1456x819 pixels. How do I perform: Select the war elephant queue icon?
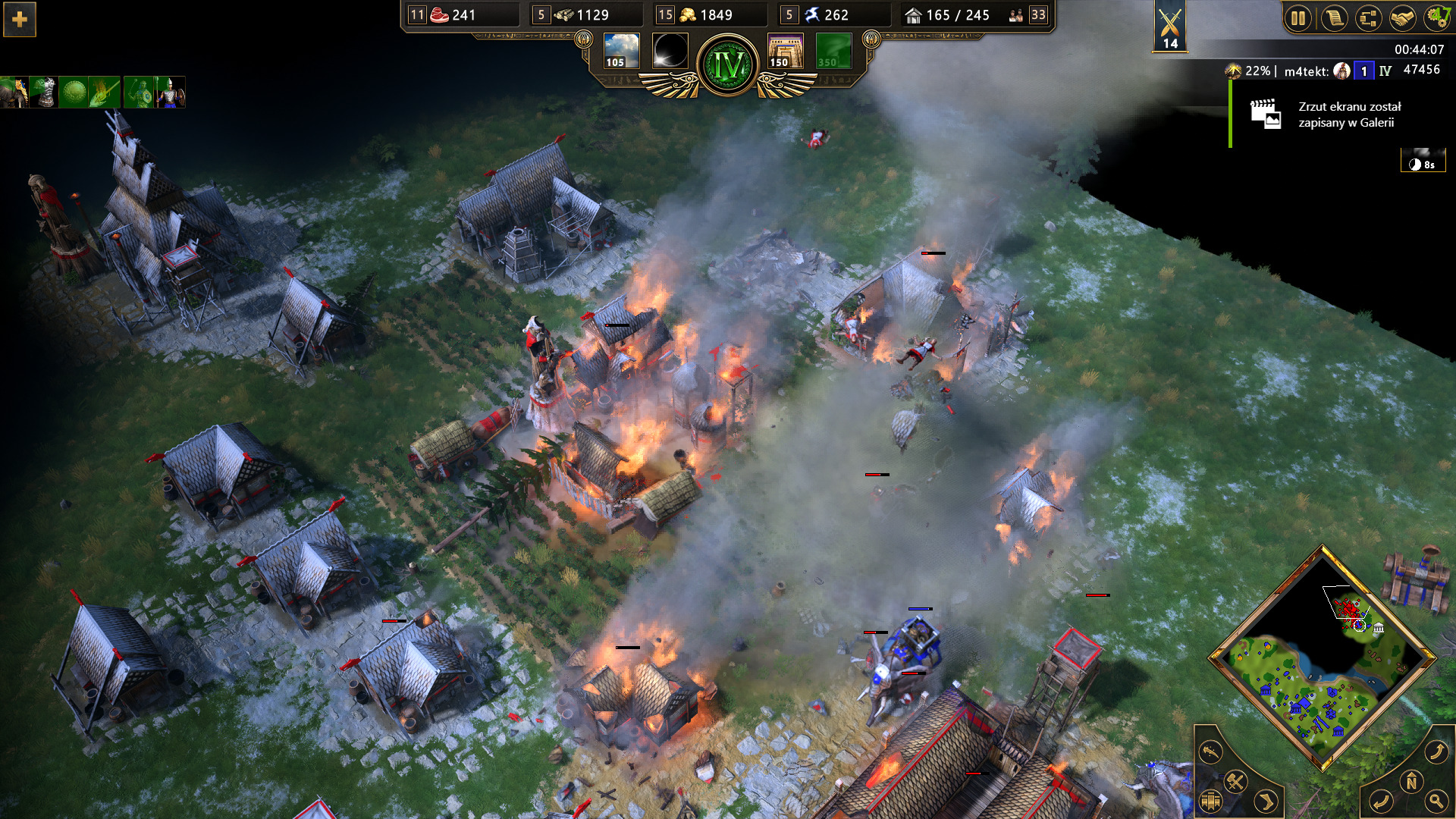pos(14,93)
